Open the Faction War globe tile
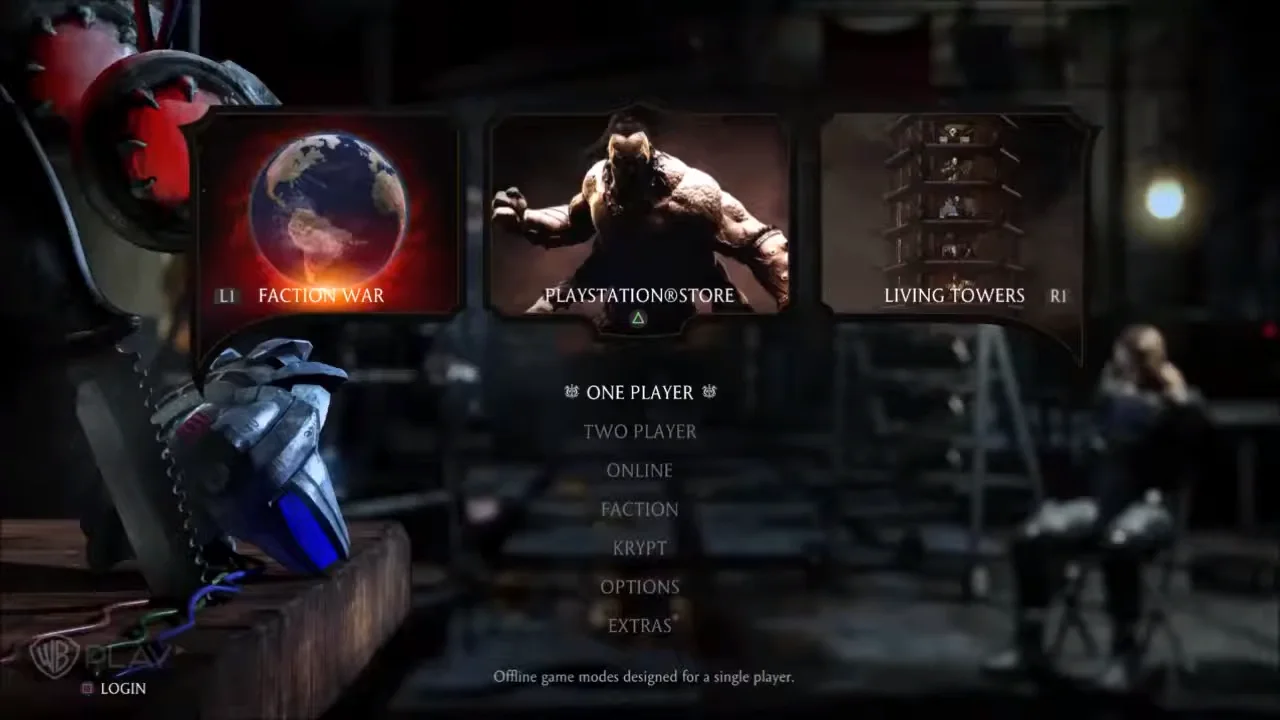Screen dimensions: 1280x720 click(x=327, y=215)
